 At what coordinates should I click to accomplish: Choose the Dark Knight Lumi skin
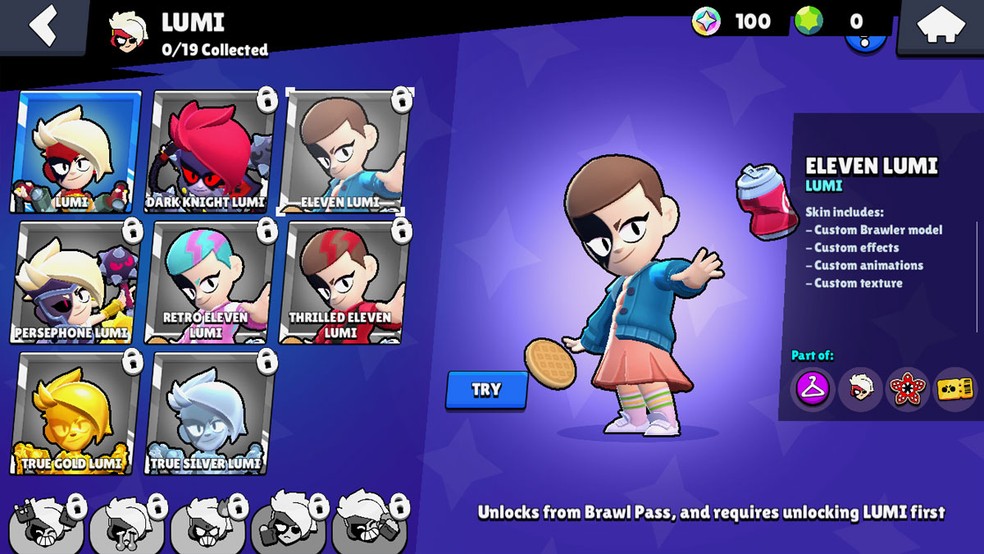(x=208, y=152)
